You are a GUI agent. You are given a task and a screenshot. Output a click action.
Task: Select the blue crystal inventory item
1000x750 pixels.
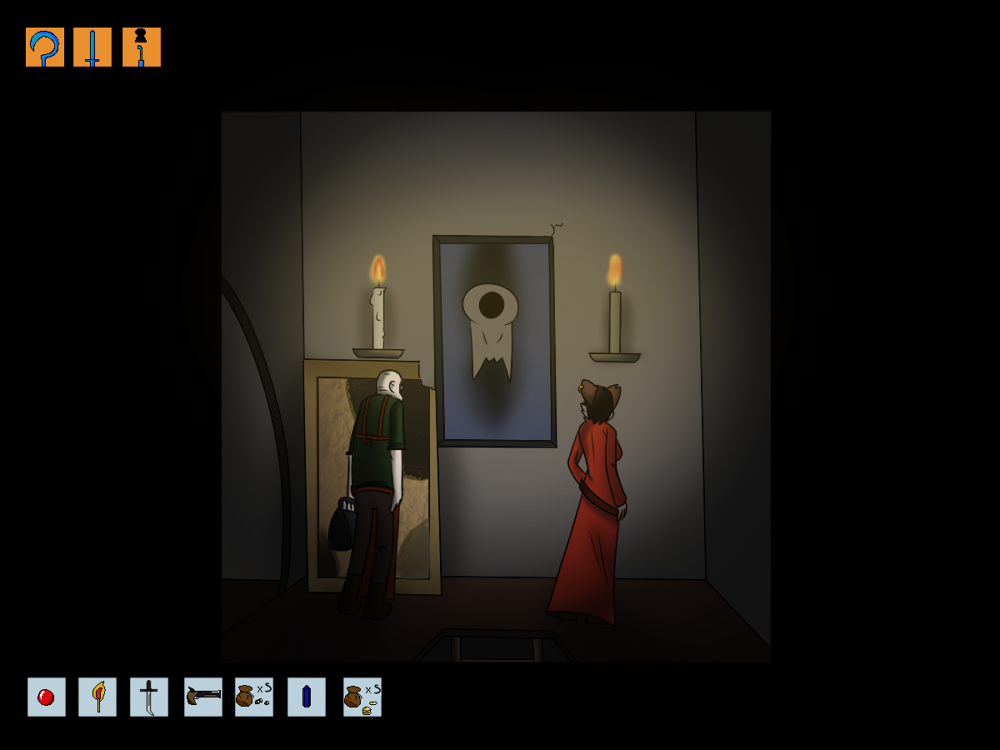(x=306, y=697)
